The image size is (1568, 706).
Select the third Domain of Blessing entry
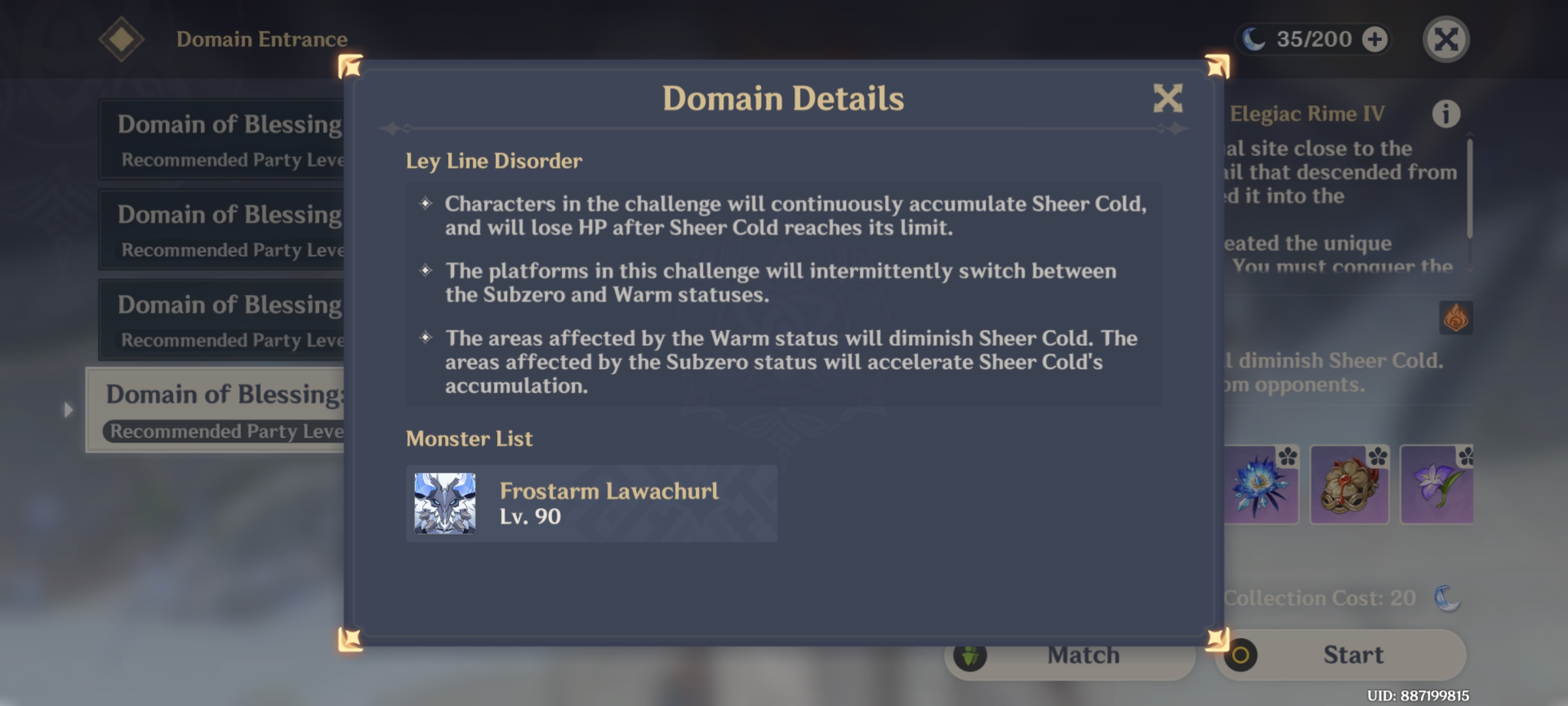[222, 321]
